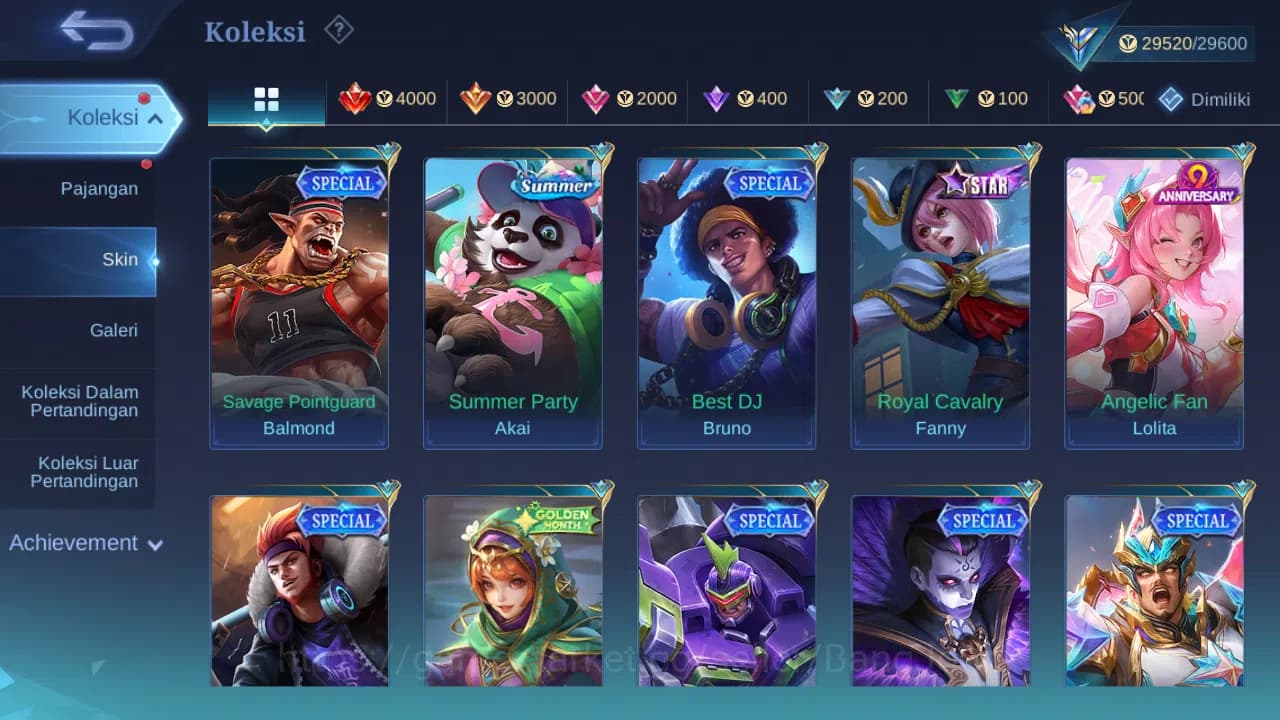The image size is (1280, 720).
Task: Open the Galeri tab
Action: coord(113,330)
